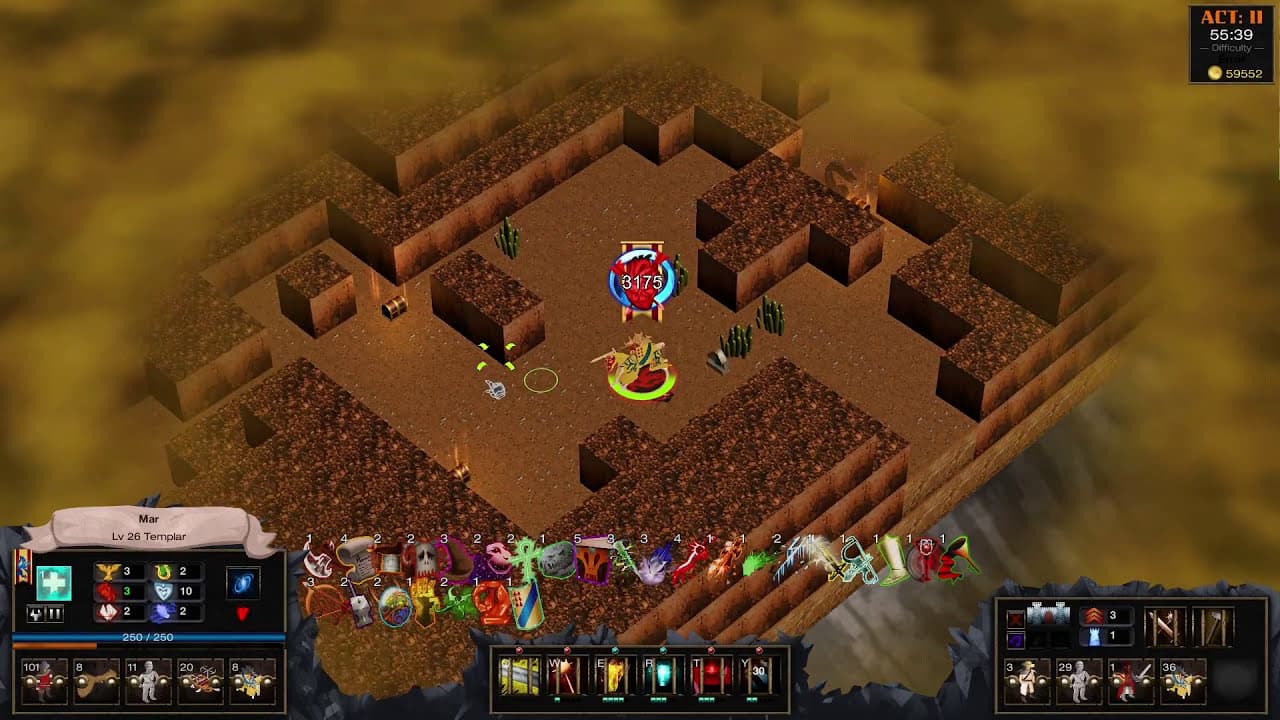Select the army slot holding 101 units
The height and width of the screenshot is (720, 1280).
point(45,680)
